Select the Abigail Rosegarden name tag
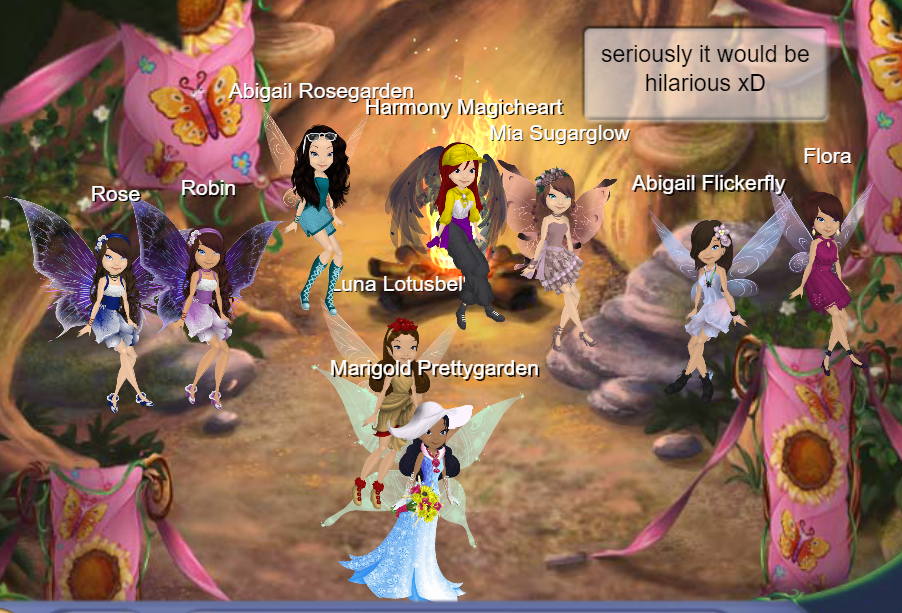Viewport: 902px width, 613px height. 321,91
